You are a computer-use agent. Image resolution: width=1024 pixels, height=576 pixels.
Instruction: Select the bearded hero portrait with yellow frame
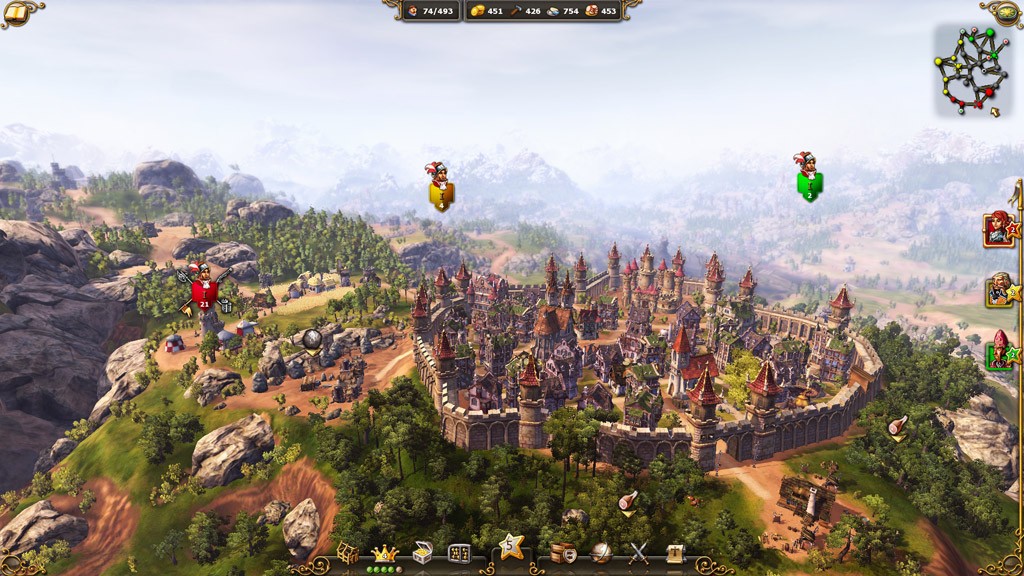[x=999, y=290]
